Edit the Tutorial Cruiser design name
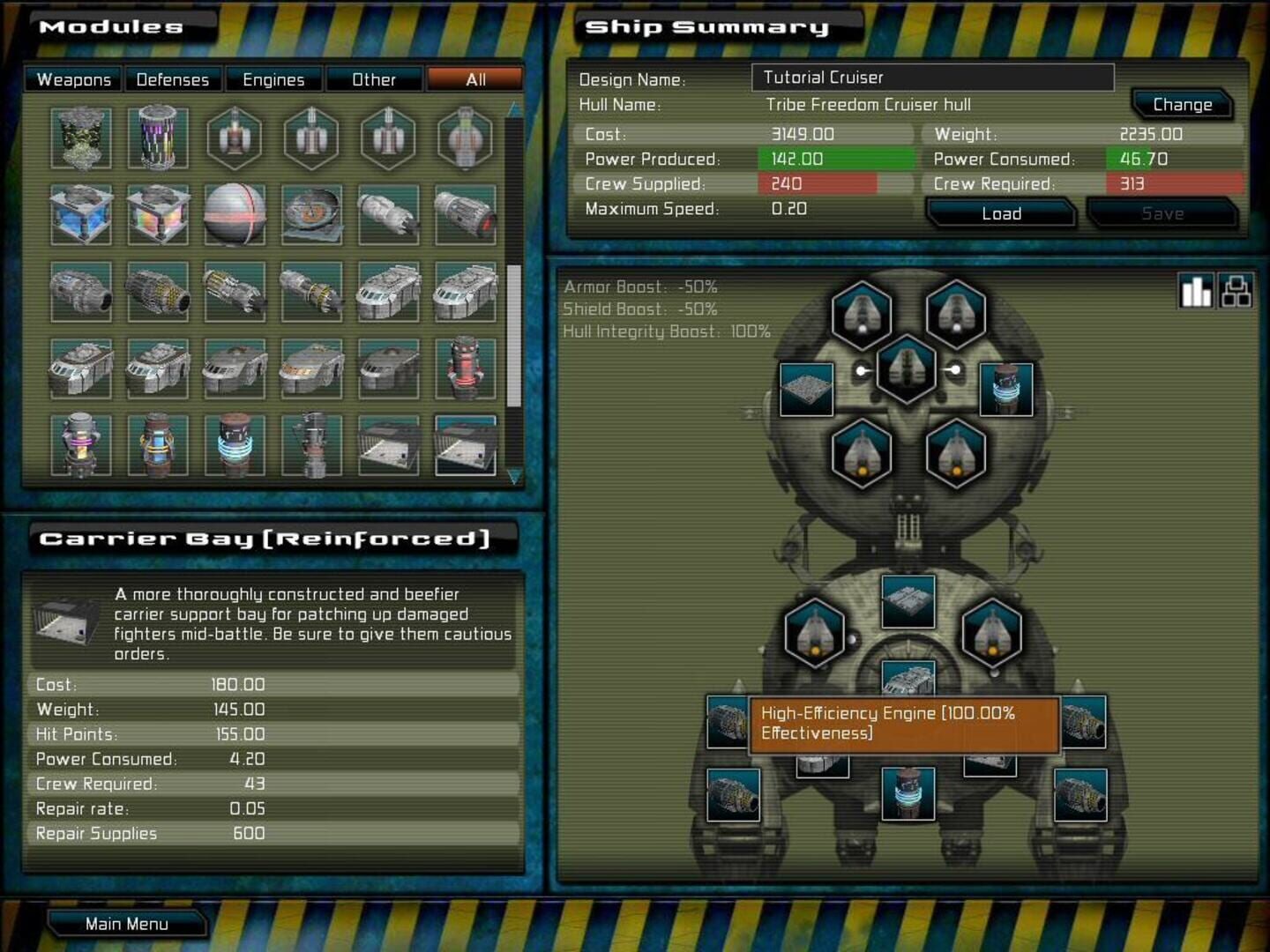Screen dimensions: 1270x952 click(x=930, y=78)
